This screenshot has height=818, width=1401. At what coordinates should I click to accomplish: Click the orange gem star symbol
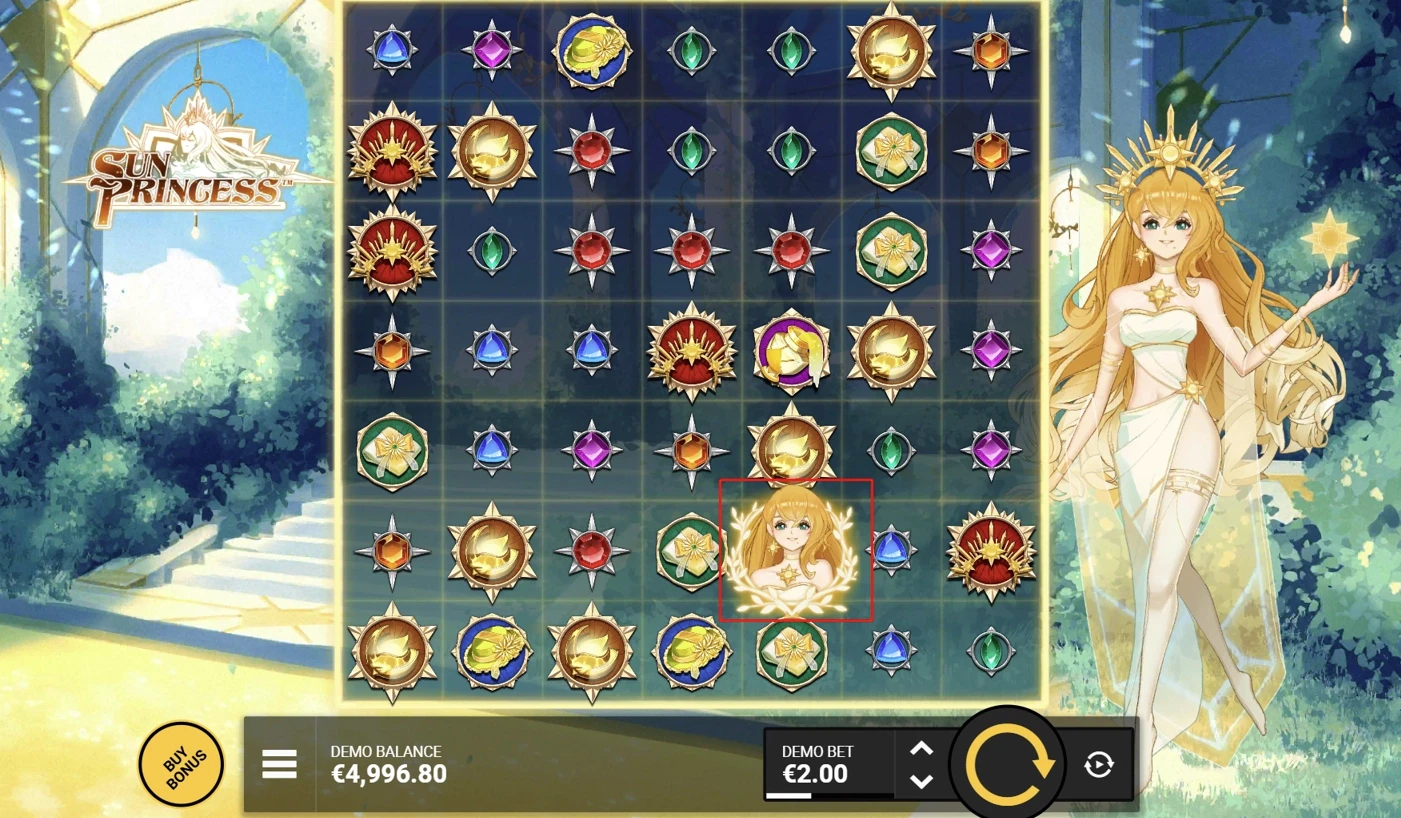coord(991,50)
